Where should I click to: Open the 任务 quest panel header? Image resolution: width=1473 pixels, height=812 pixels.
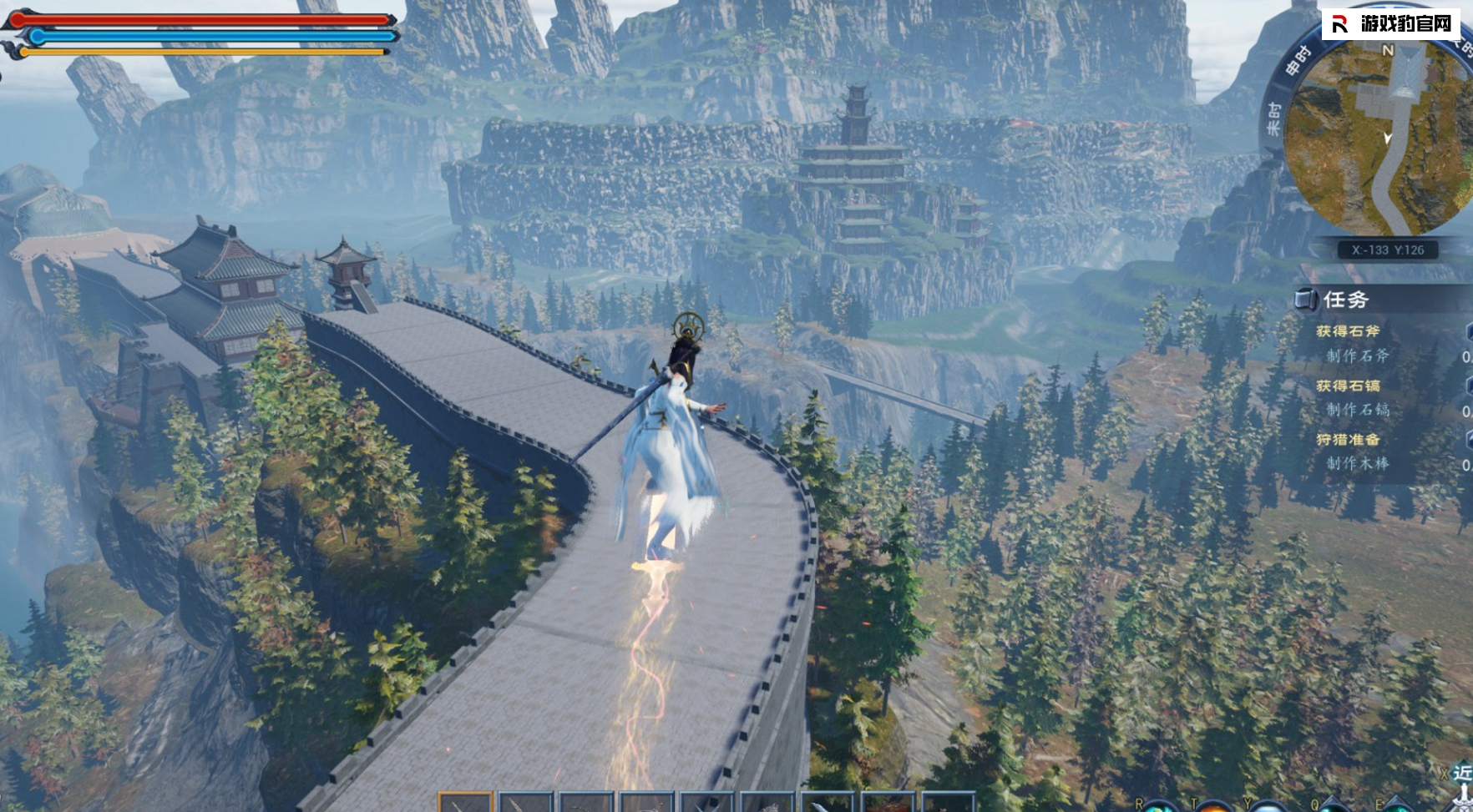tap(1345, 300)
